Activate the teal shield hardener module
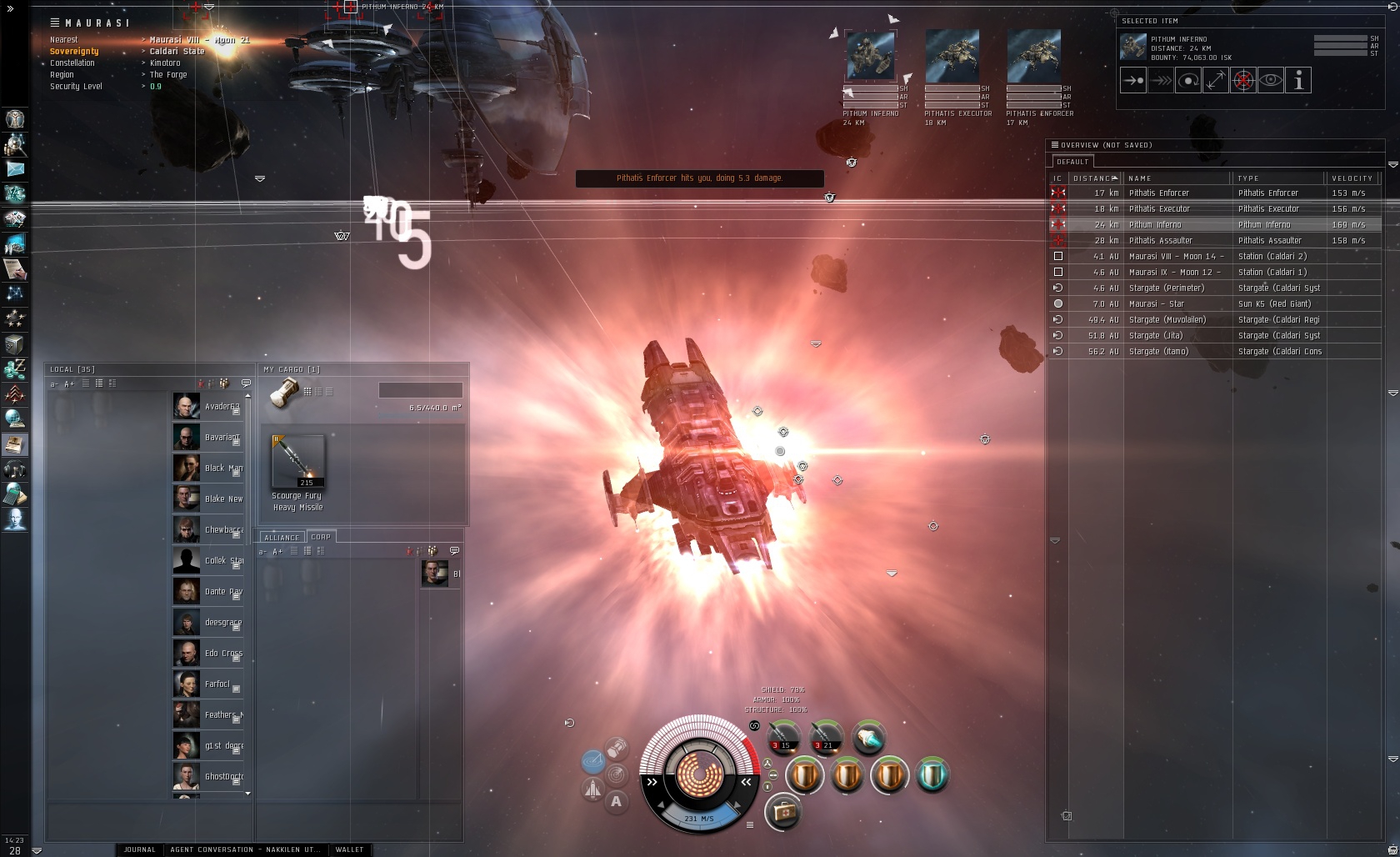Viewport: 1400px width, 857px height. 932,776
